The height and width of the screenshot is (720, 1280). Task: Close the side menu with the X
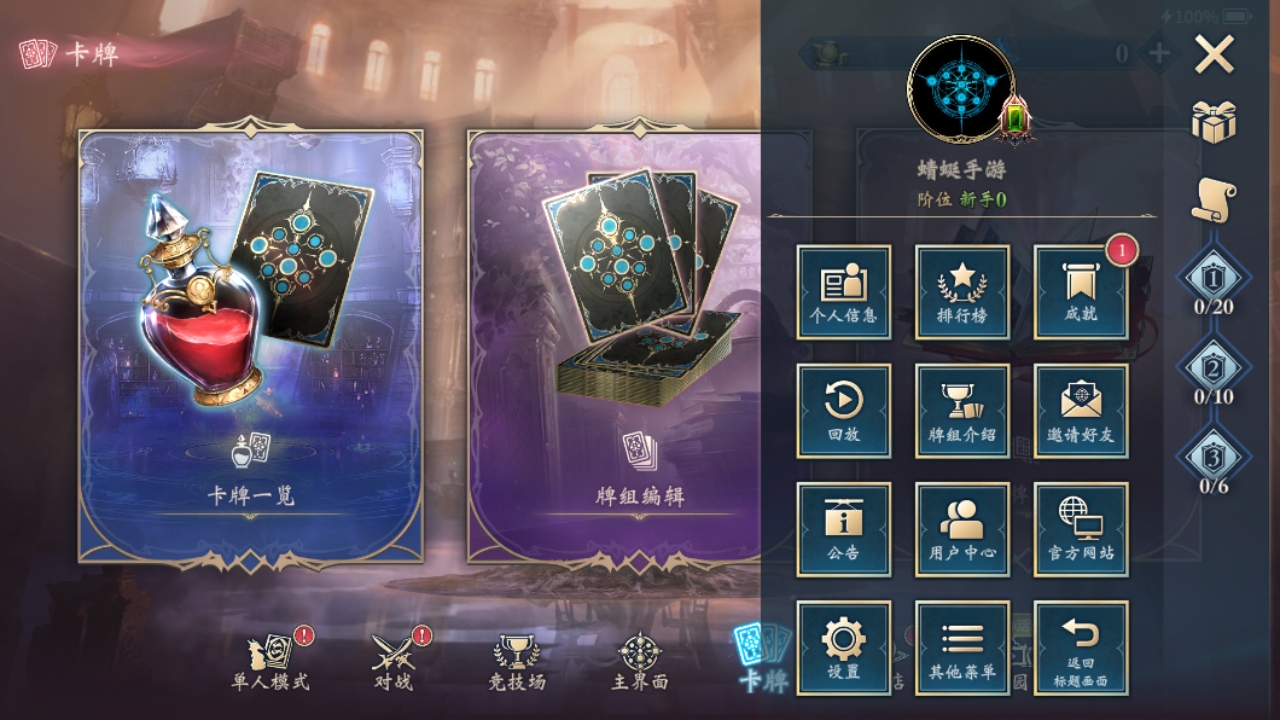[x=1214, y=56]
